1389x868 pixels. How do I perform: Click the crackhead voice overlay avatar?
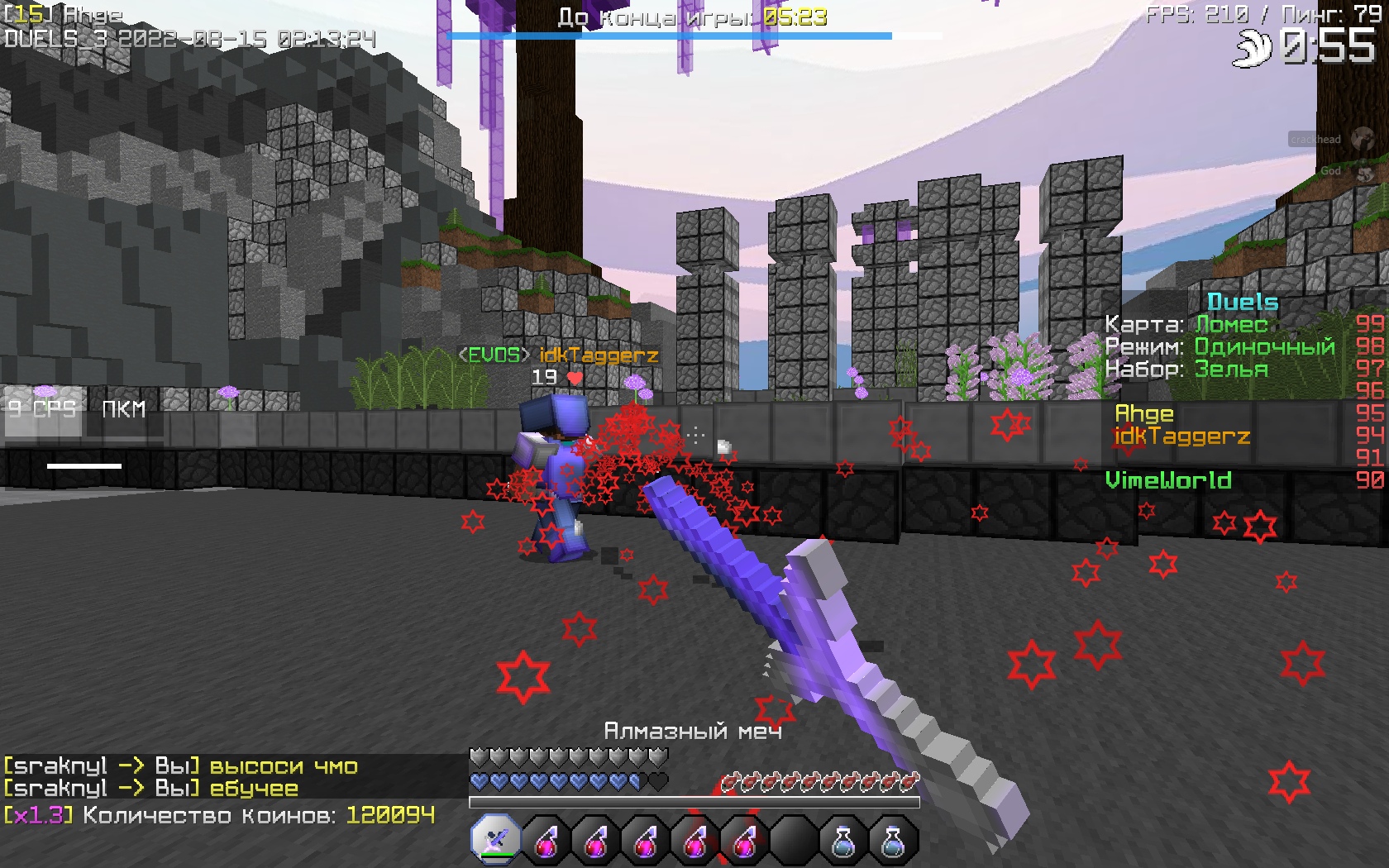click(x=1362, y=139)
